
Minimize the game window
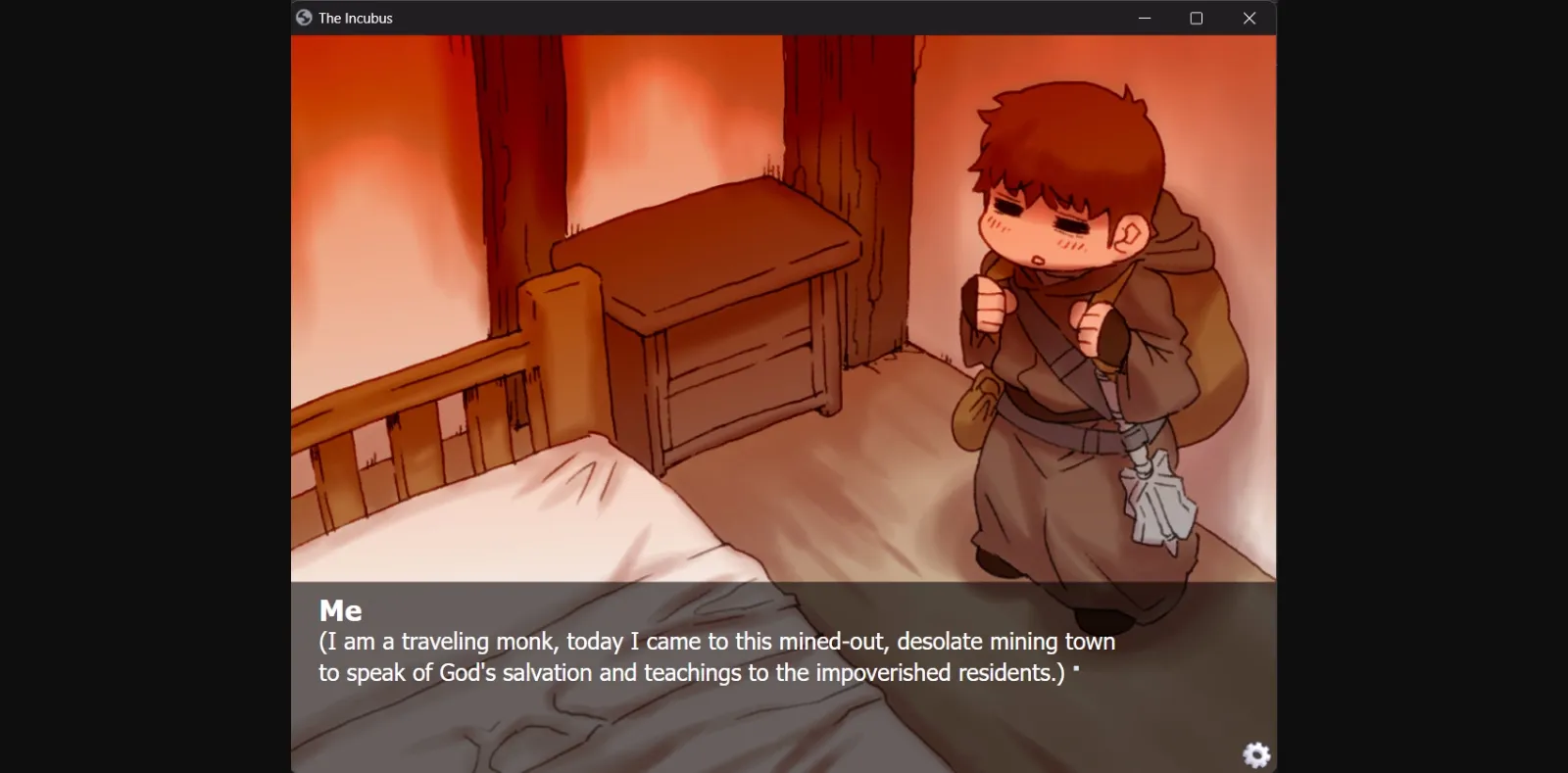click(1144, 18)
